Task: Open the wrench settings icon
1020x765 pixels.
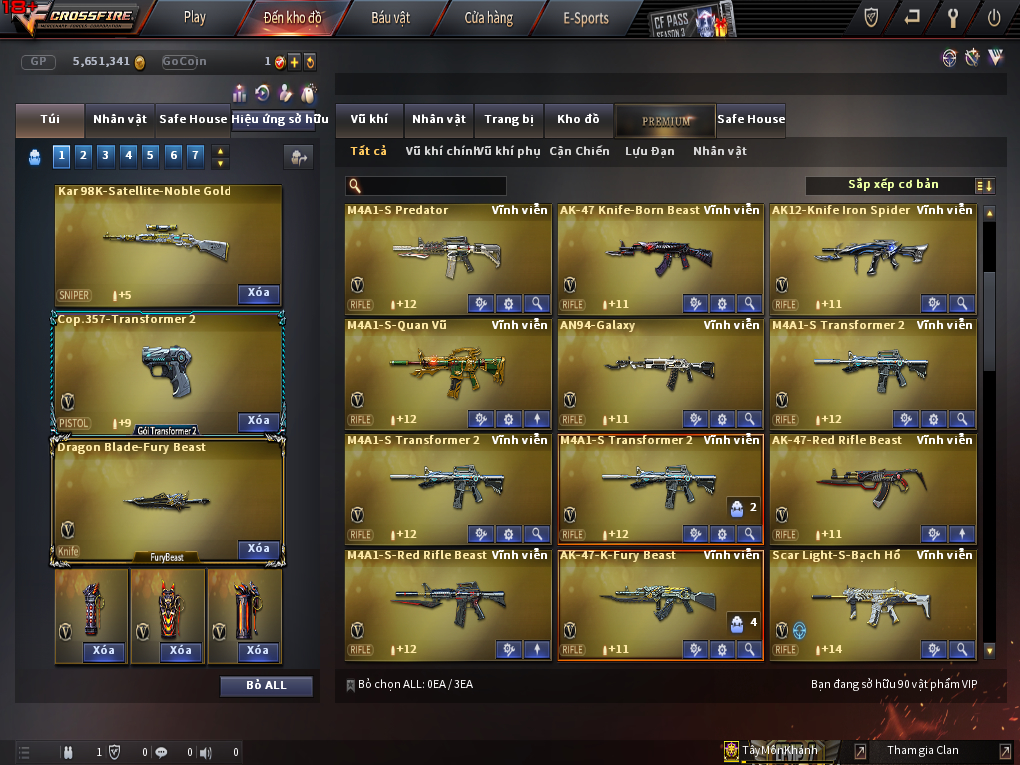Action: pos(953,17)
